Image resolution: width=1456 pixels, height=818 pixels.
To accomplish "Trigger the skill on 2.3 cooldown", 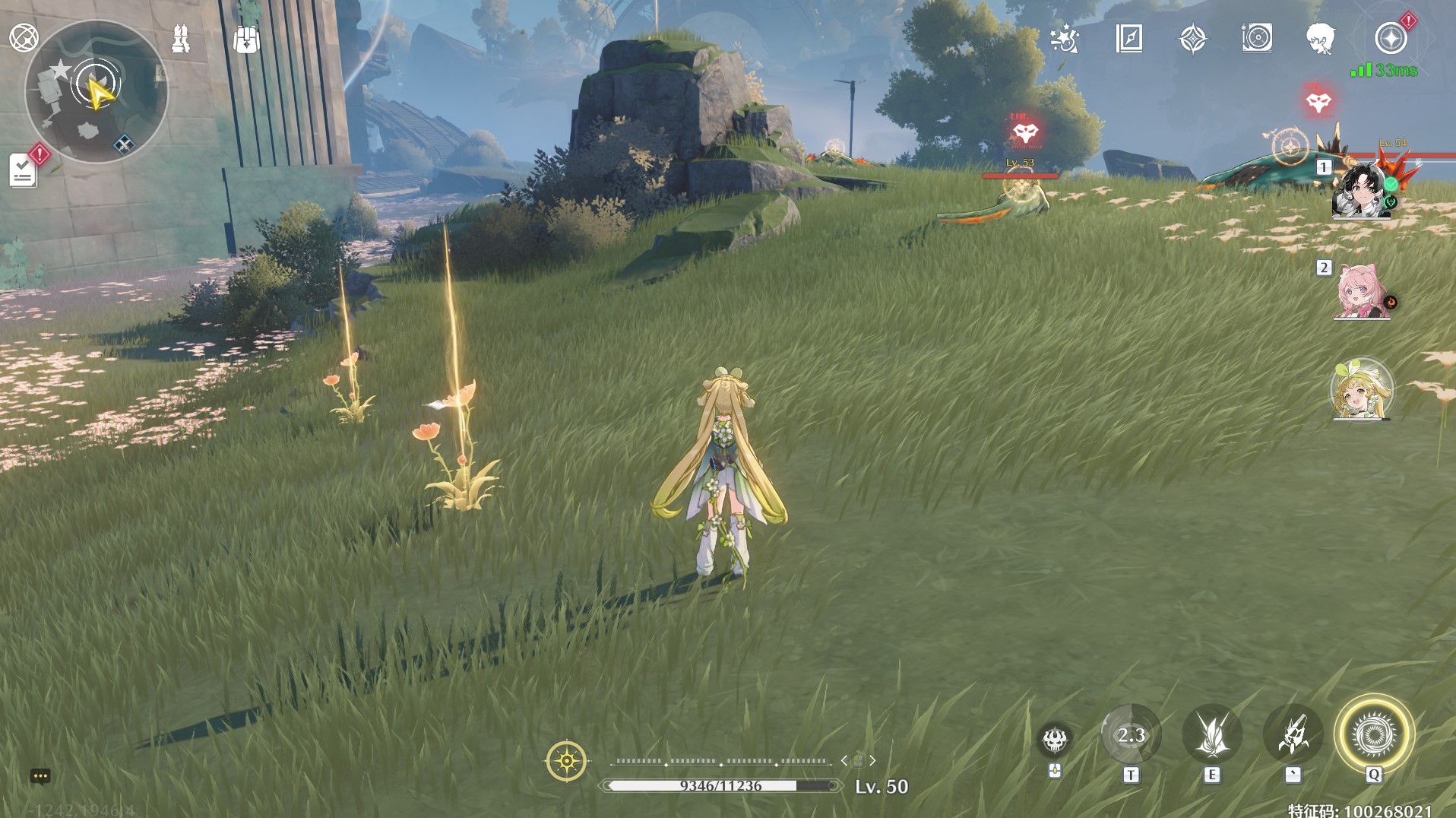I will coord(1131,735).
